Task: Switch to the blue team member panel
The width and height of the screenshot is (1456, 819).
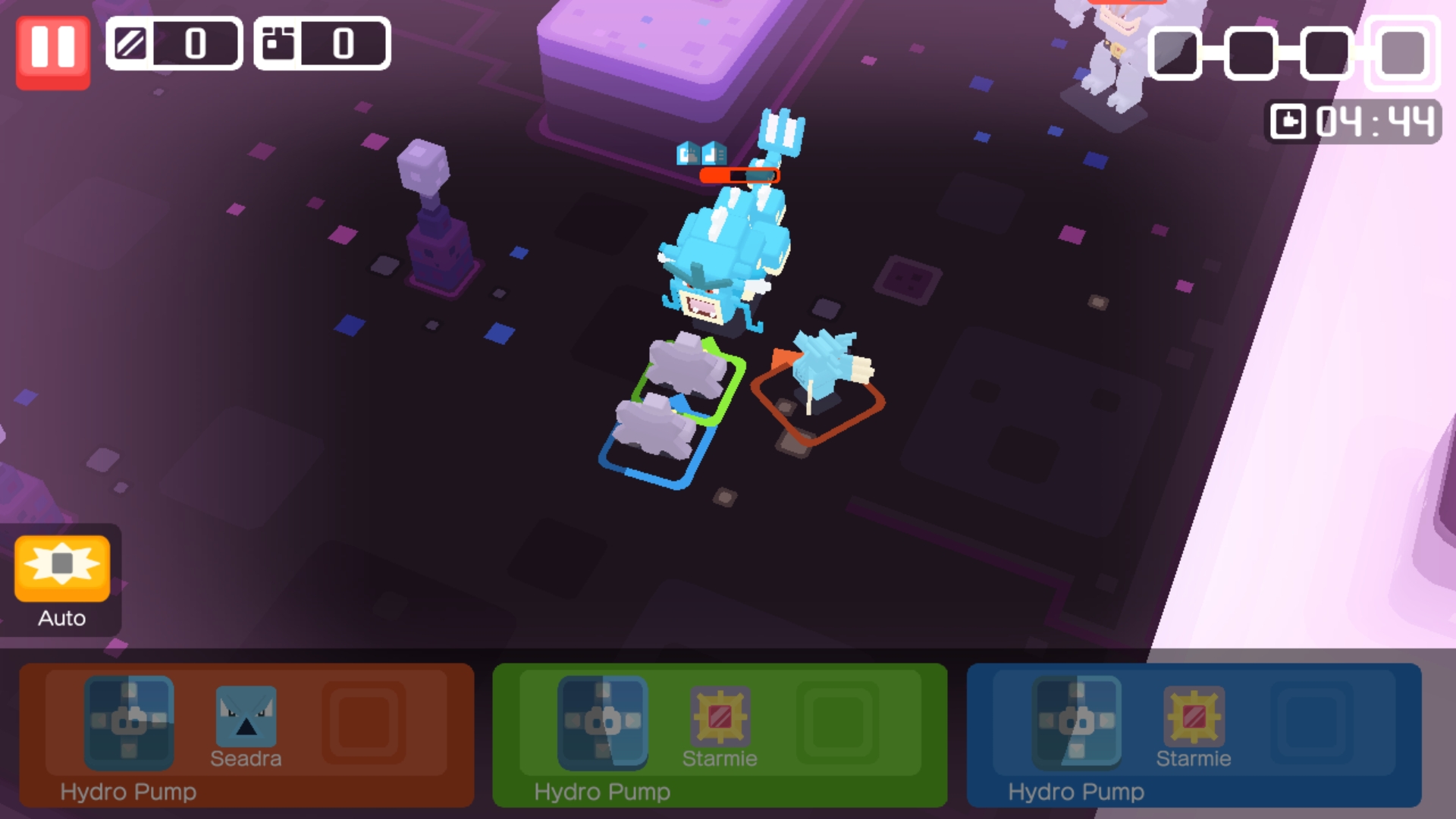Action: coord(1194,736)
